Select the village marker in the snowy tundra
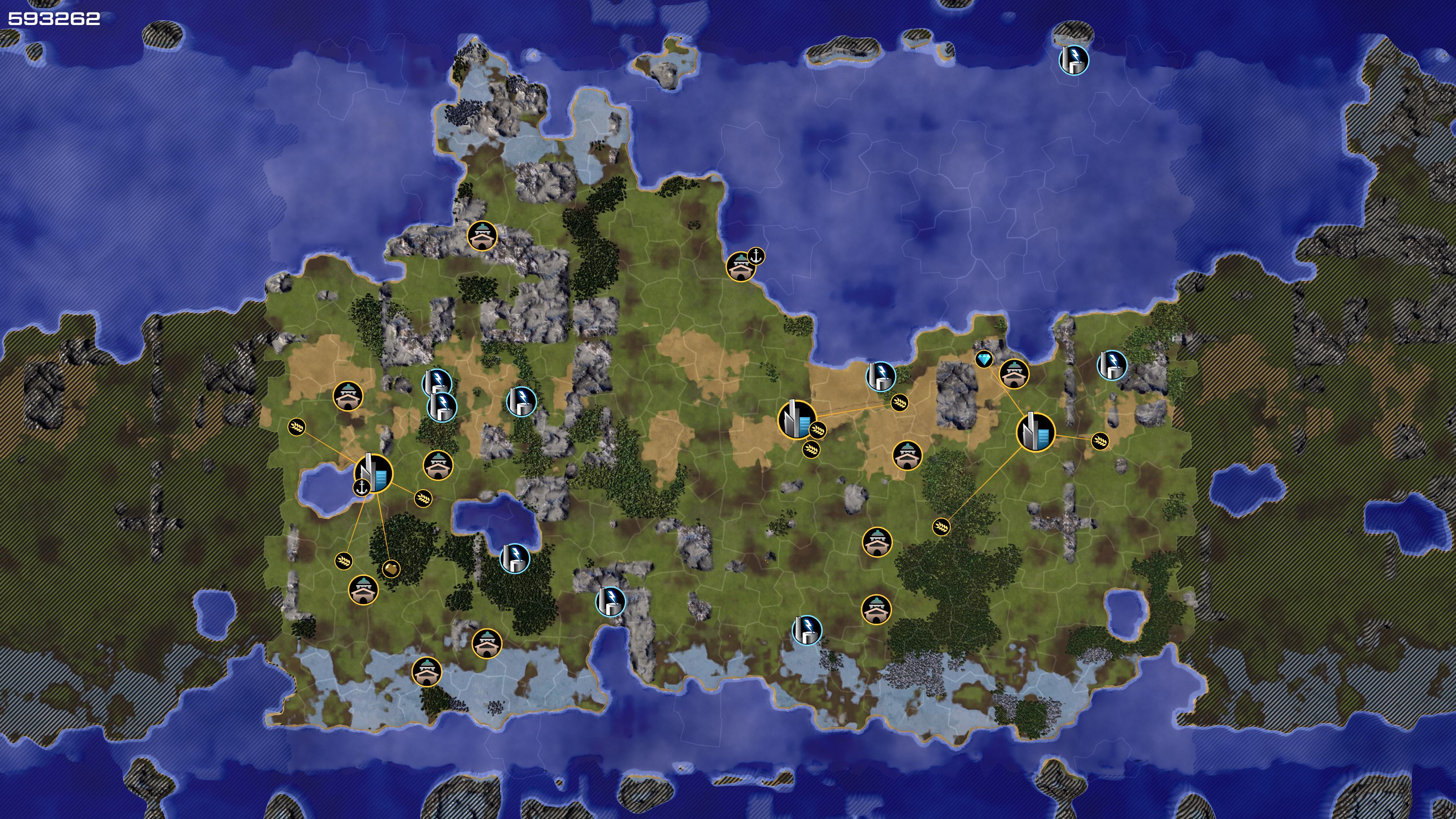Image resolution: width=1456 pixels, height=819 pixels. point(426,672)
